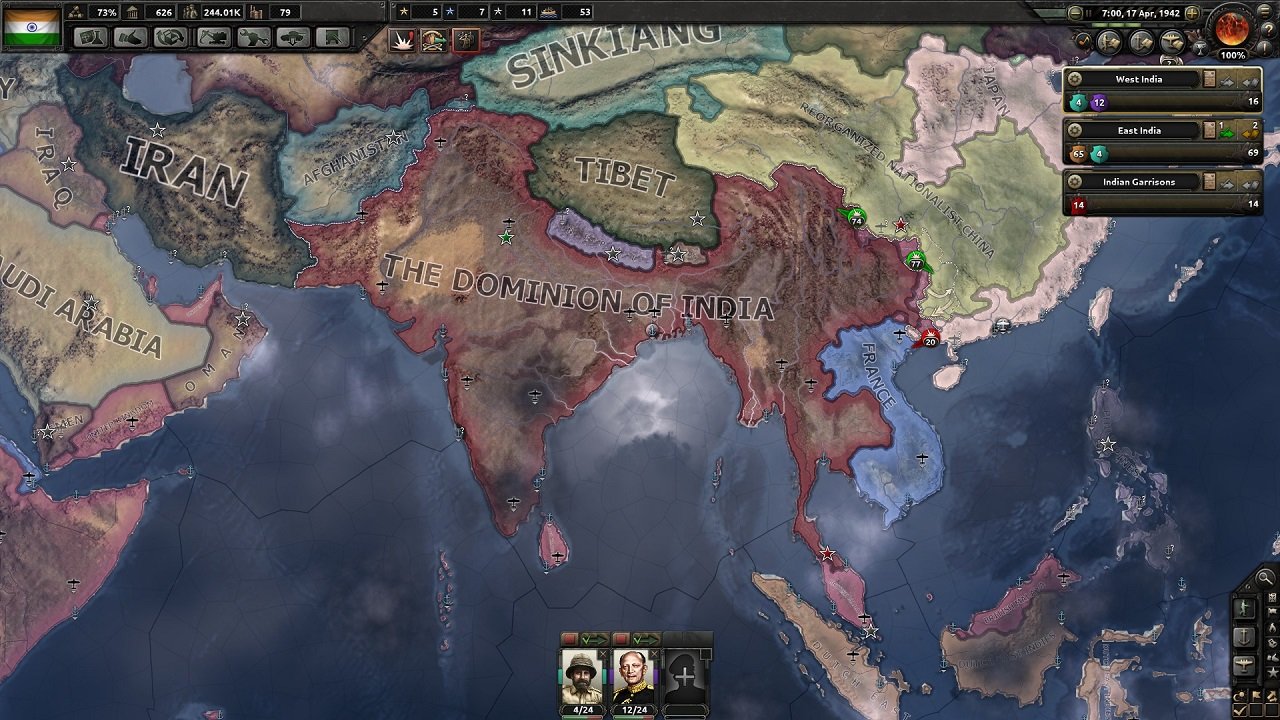Open the Trade view icon
1280x720 pixels.
167,41
